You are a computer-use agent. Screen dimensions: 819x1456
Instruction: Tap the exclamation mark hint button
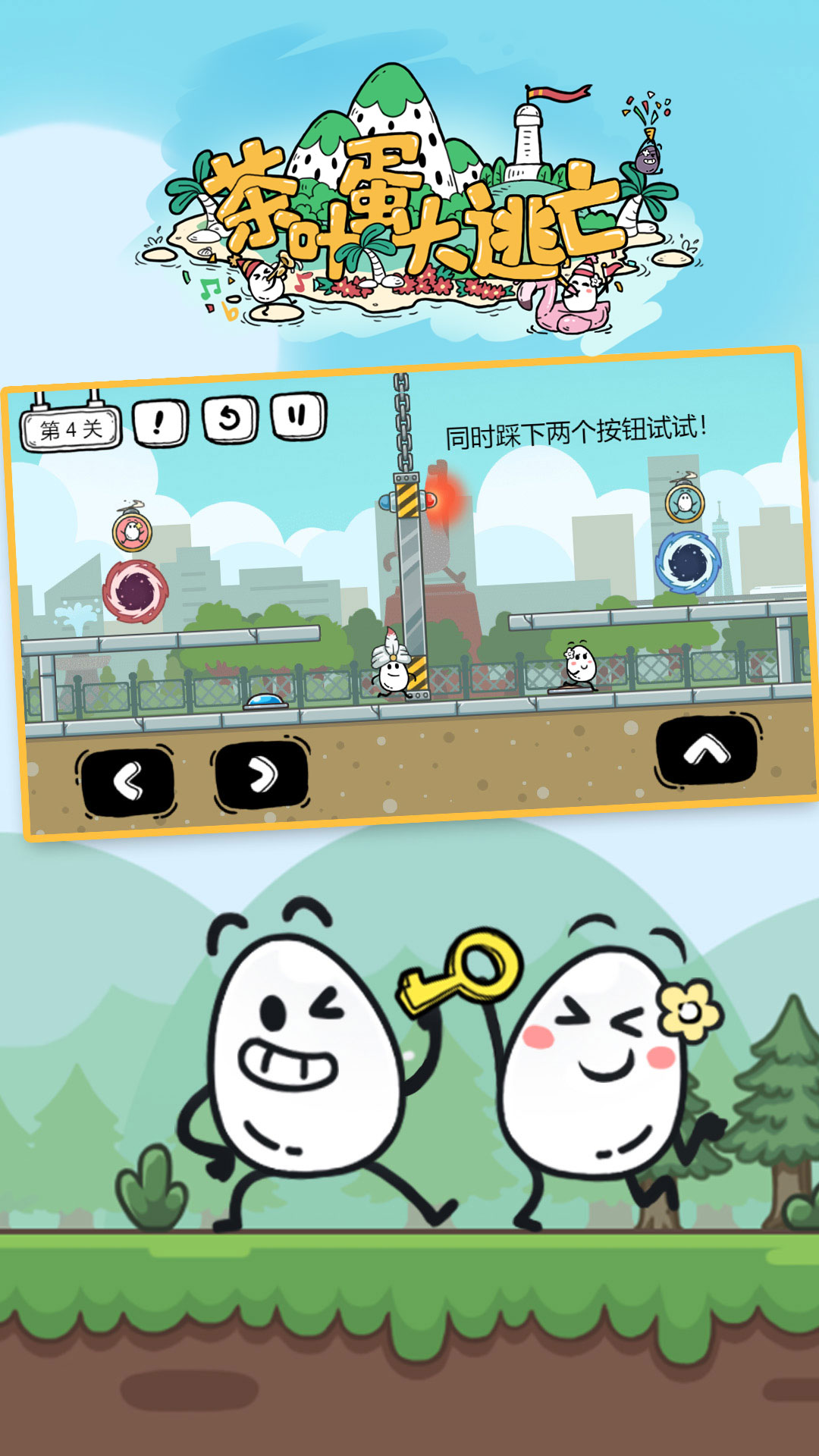point(160,422)
